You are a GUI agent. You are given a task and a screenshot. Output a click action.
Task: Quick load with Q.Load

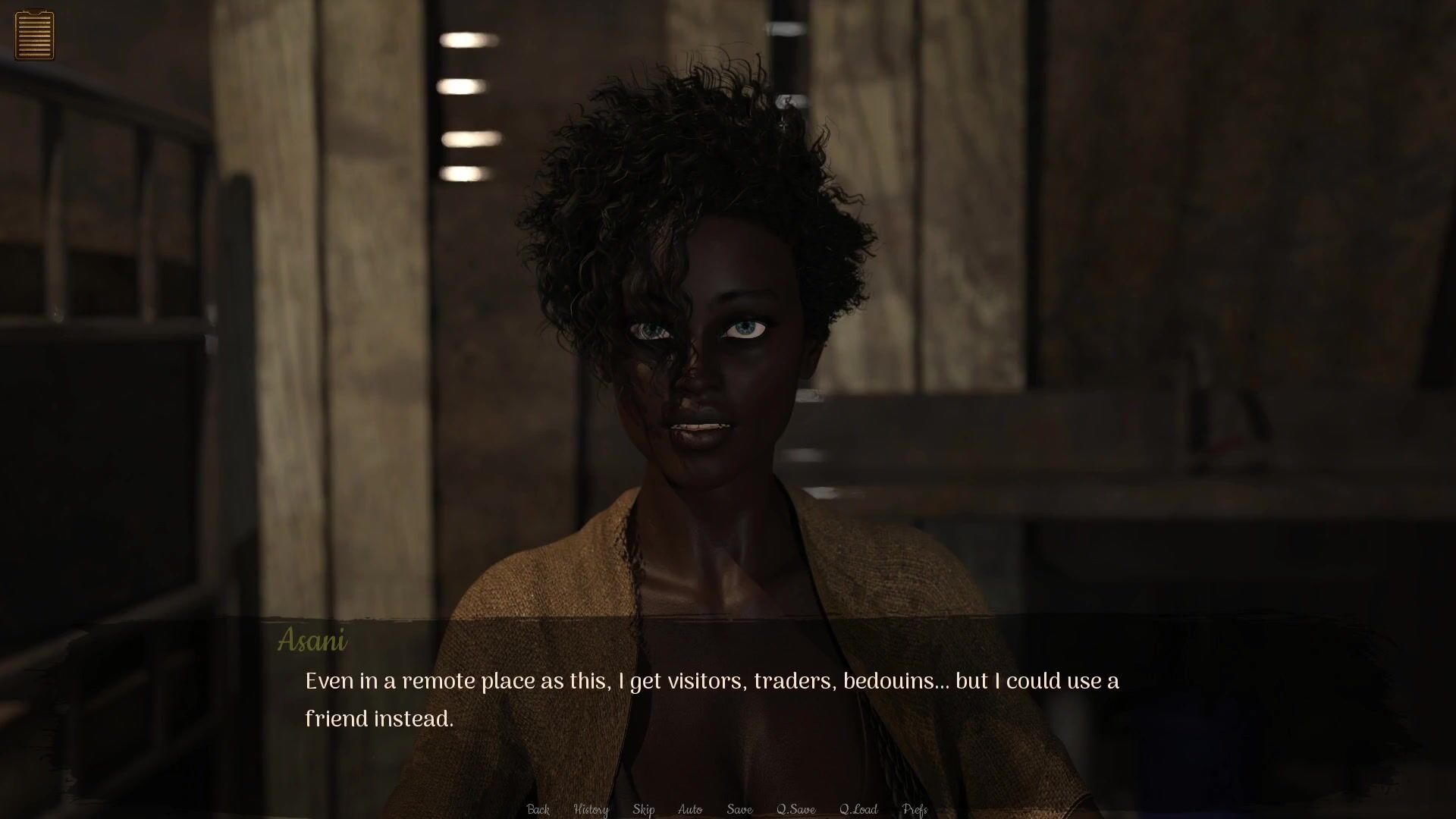(858, 809)
